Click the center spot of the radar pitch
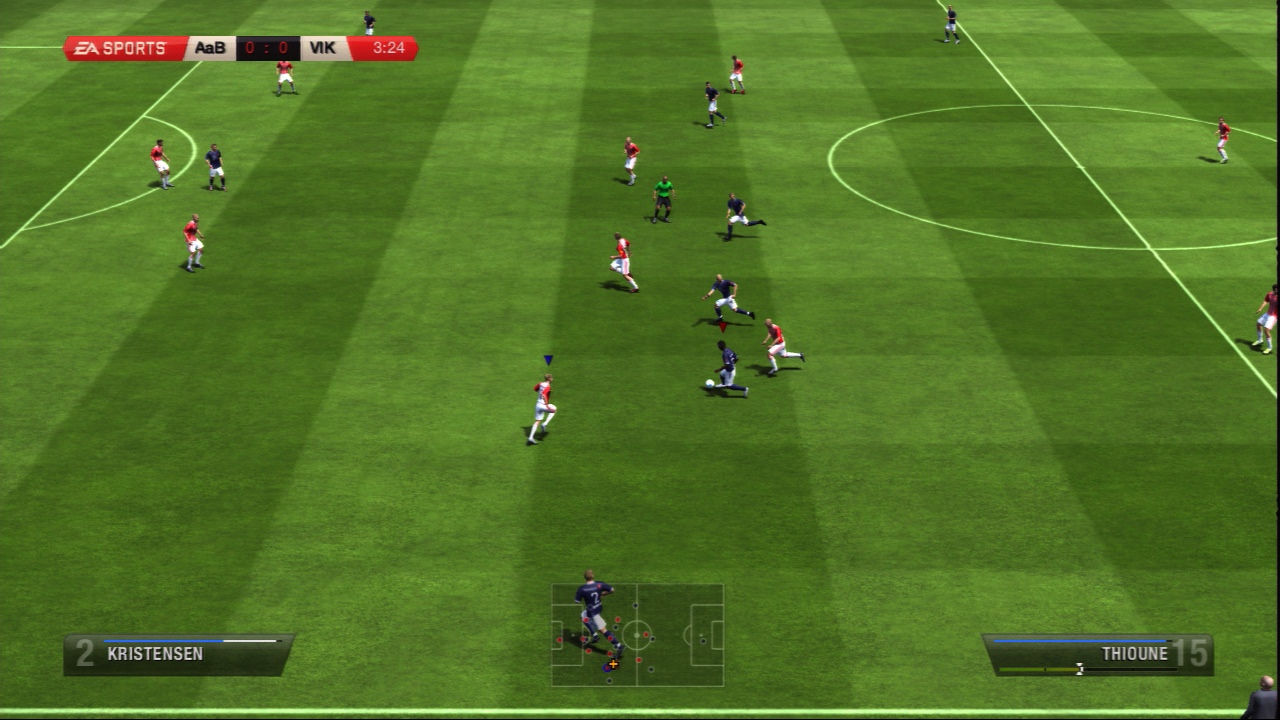Viewport: 1280px width, 720px height. pyautogui.click(x=637, y=635)
